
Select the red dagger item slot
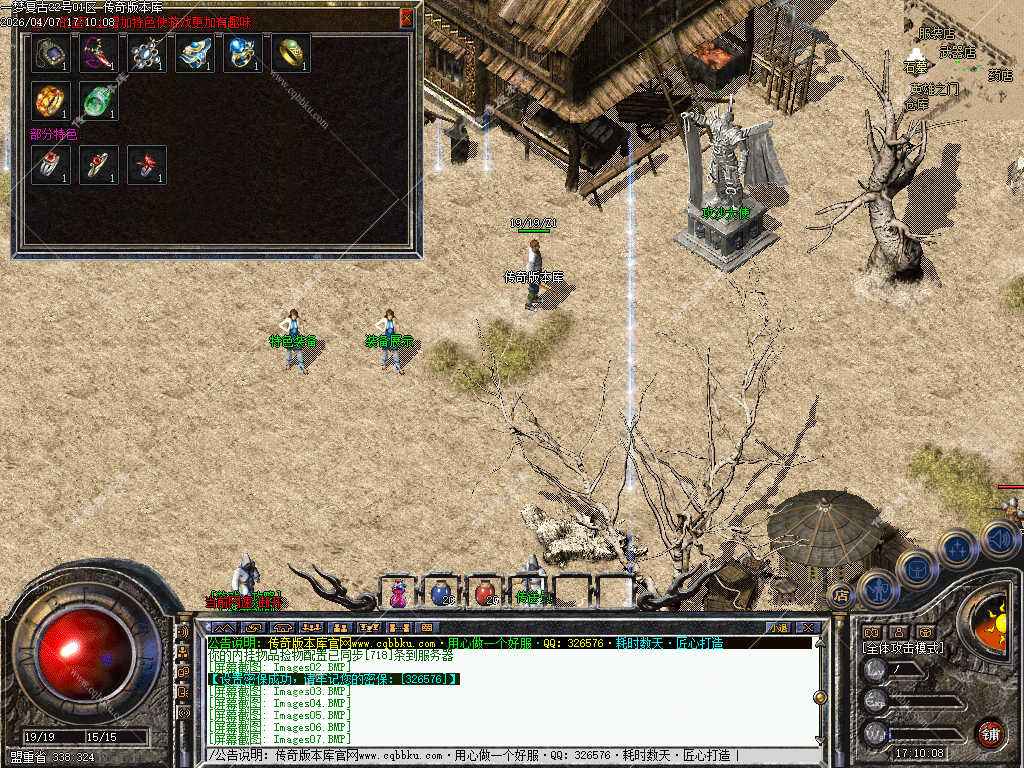click(x=99, y=53)
